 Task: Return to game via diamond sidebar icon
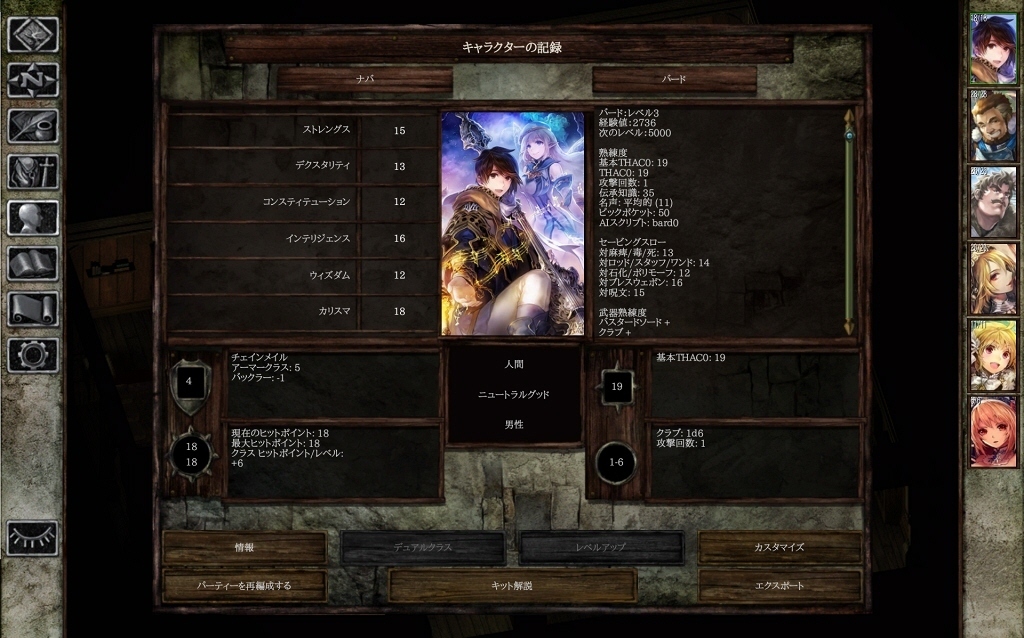click(33, 35)
